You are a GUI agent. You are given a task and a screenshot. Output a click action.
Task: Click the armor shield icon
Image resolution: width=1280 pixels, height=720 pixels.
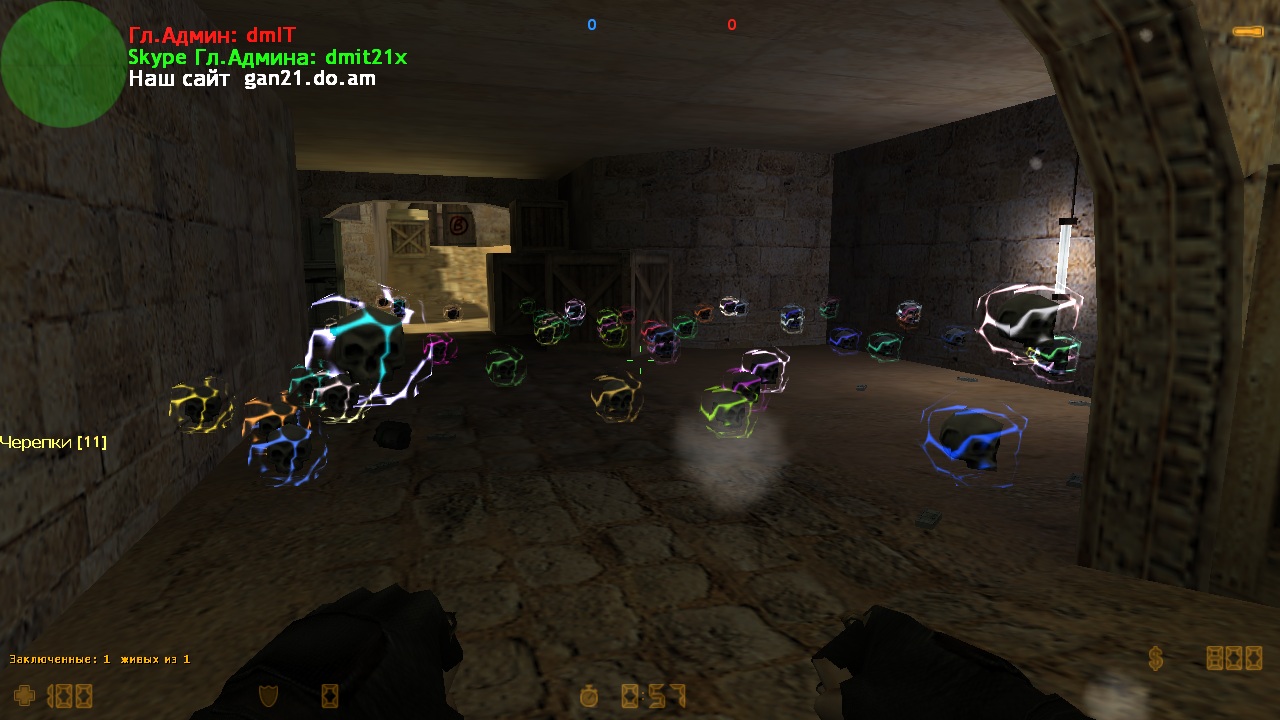[x=268, y=695]
